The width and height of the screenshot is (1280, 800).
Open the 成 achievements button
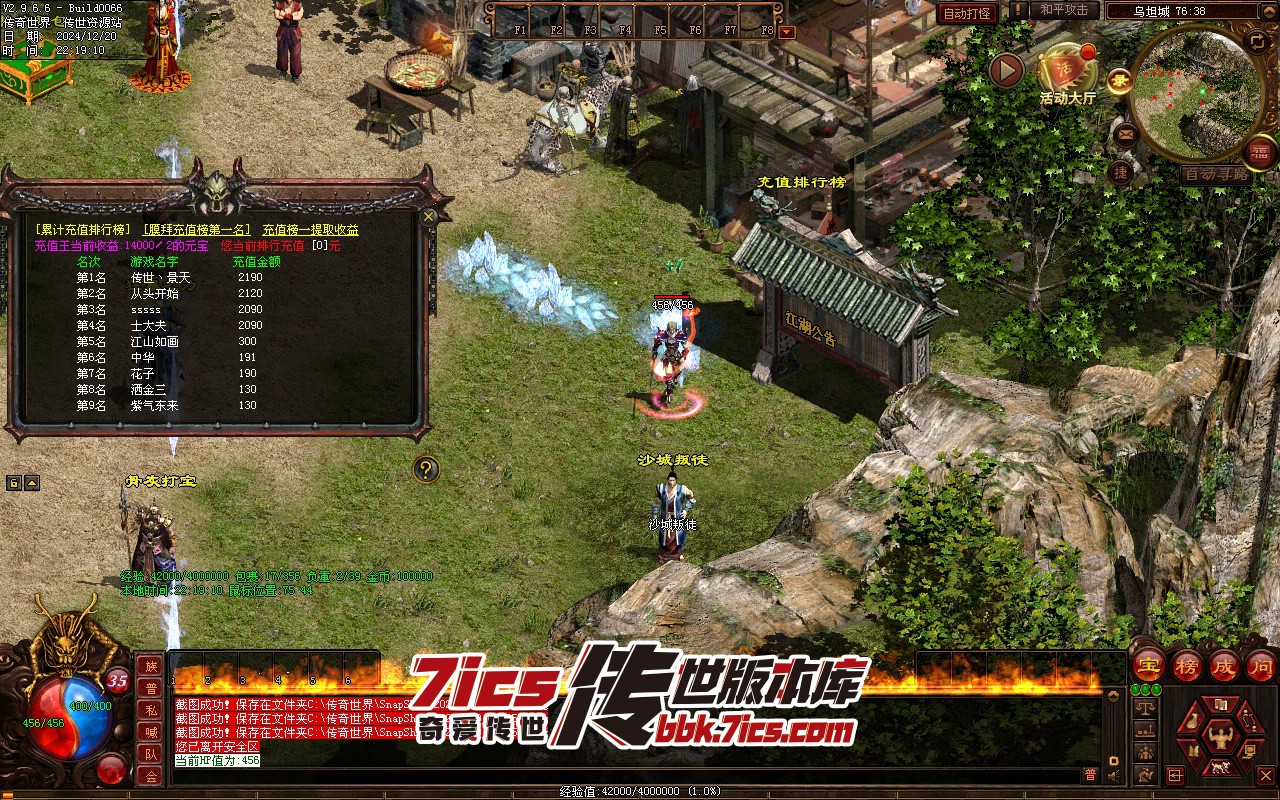tap(1224, 666)
